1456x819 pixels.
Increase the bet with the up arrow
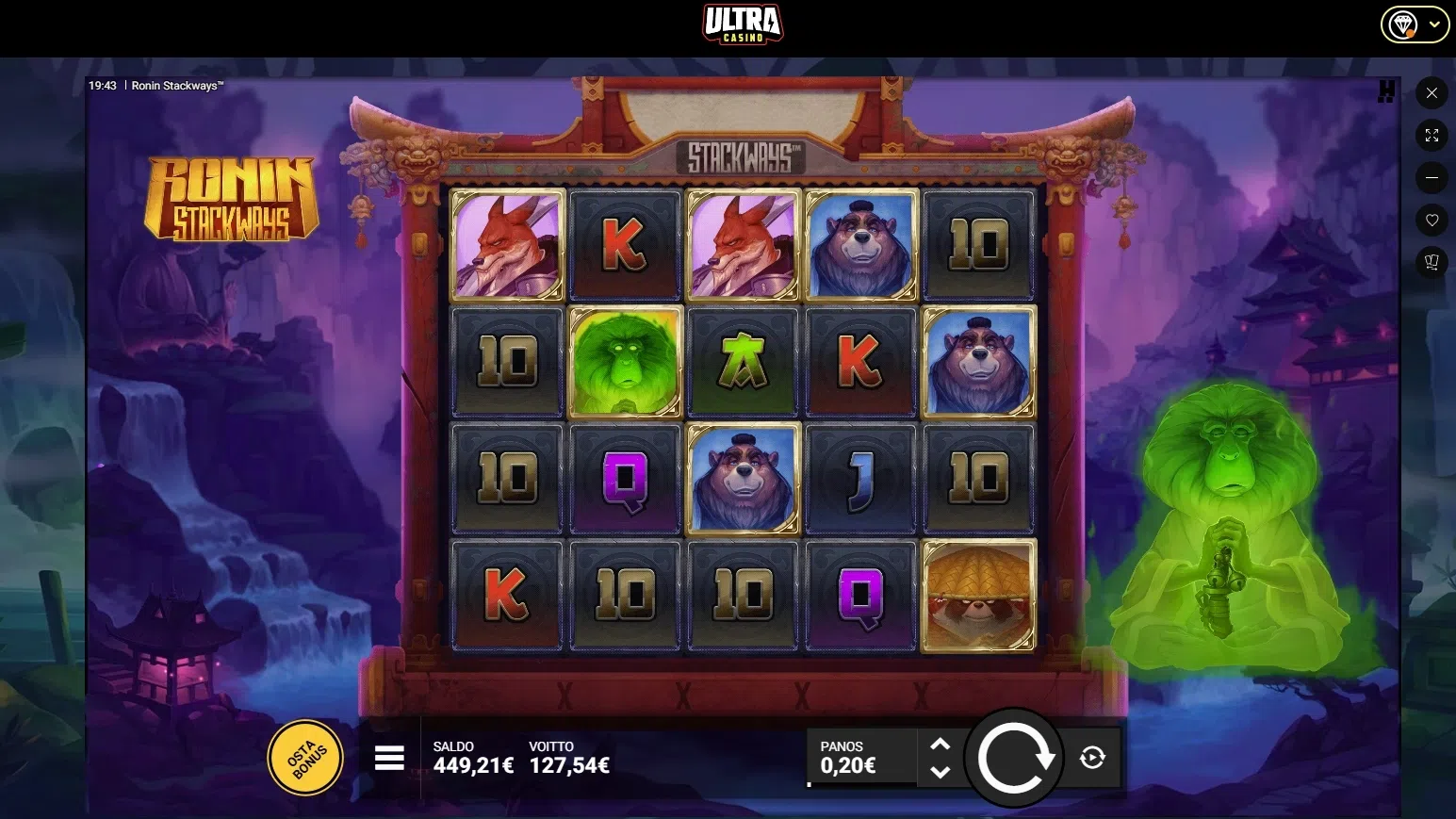[x=940, y=744]
